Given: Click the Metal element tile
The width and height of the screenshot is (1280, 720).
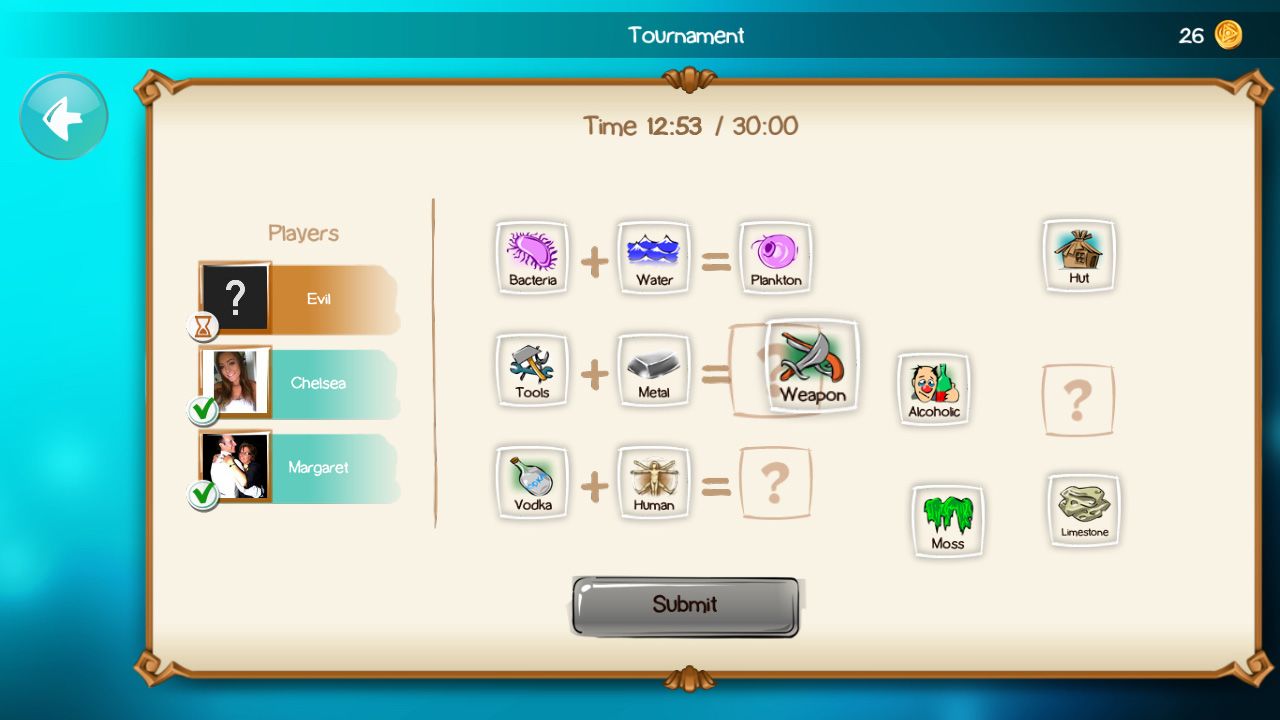Looking at the screenshot, I should (x=654, y=370).
